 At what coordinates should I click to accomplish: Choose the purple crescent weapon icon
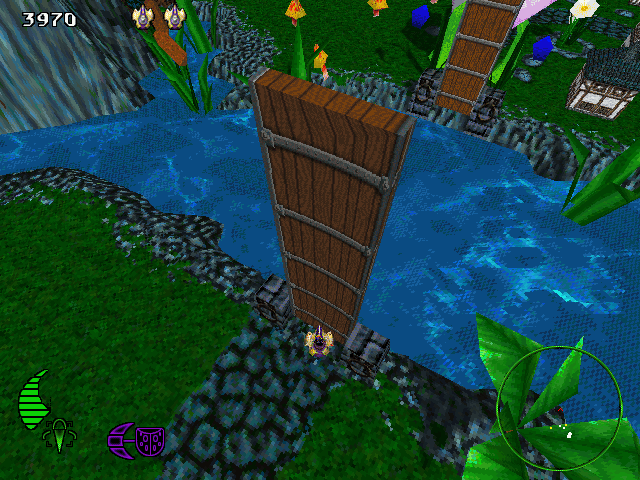(x=121, y=440)
